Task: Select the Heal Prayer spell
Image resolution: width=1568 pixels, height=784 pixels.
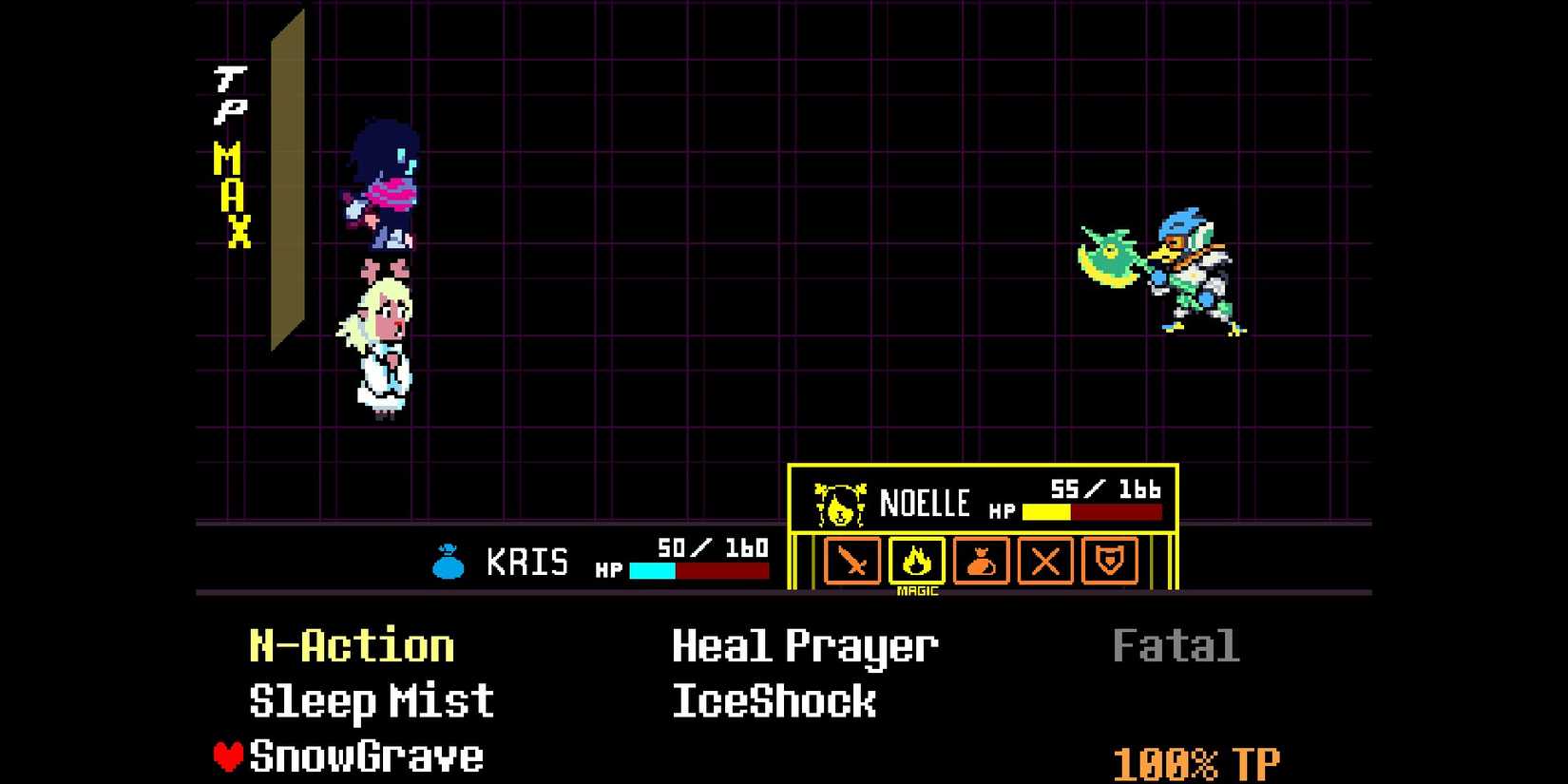Action: point(803,645)
